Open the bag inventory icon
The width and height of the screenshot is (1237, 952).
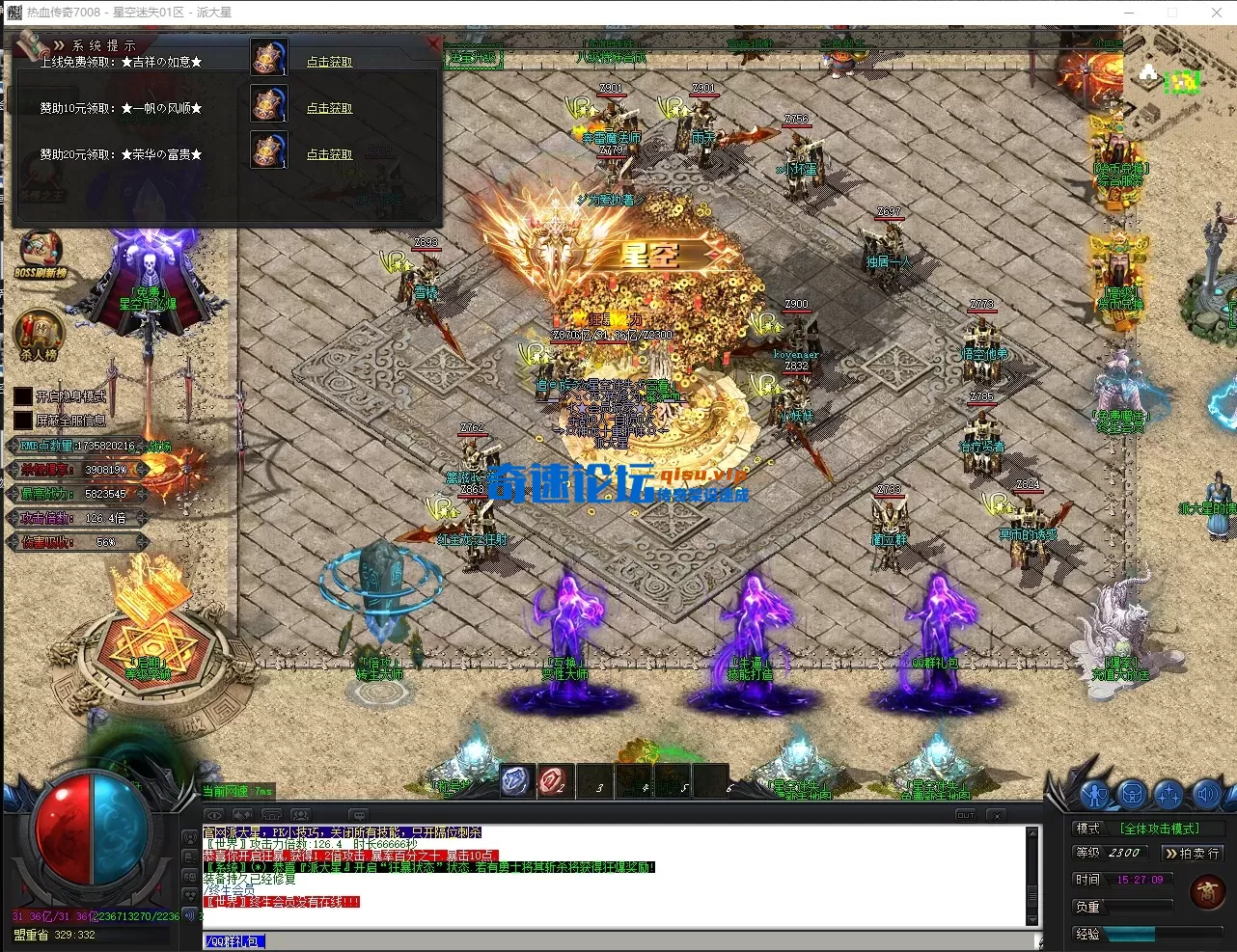coord(1131,795)
